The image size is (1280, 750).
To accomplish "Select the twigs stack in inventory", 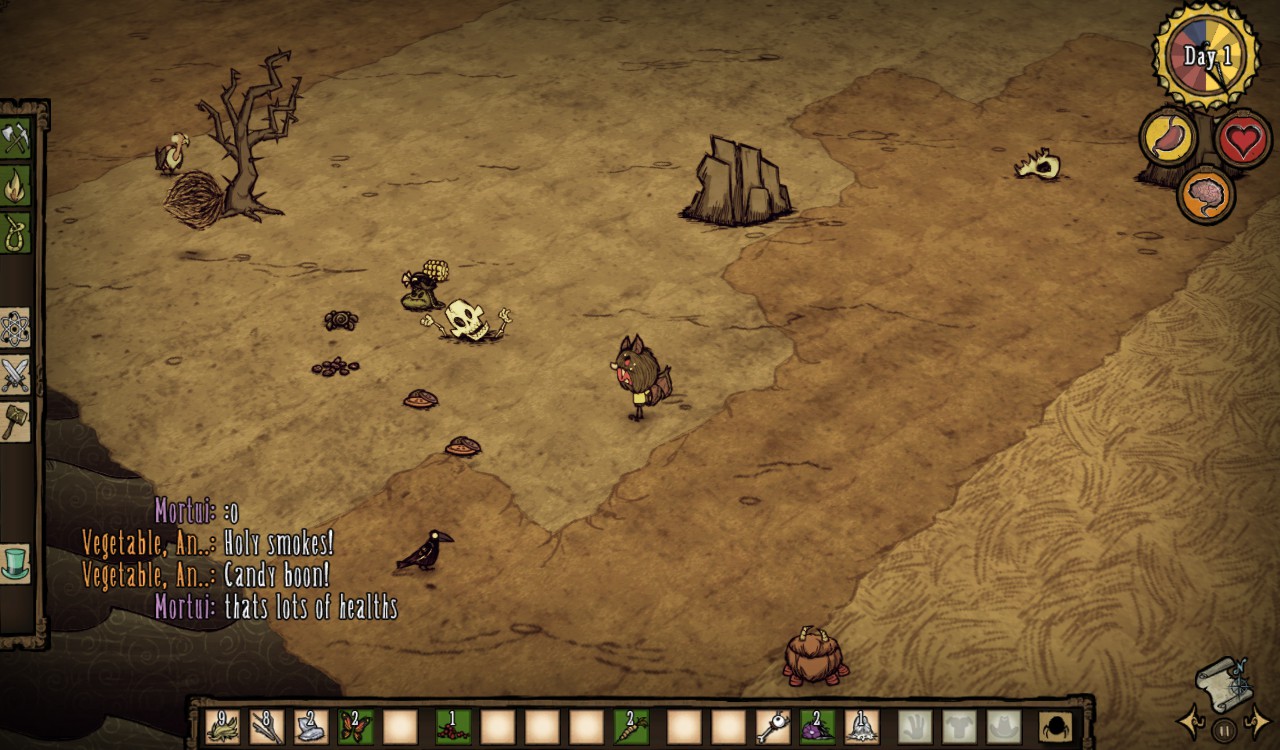I will pyautogui.click(x=267, y=726).
